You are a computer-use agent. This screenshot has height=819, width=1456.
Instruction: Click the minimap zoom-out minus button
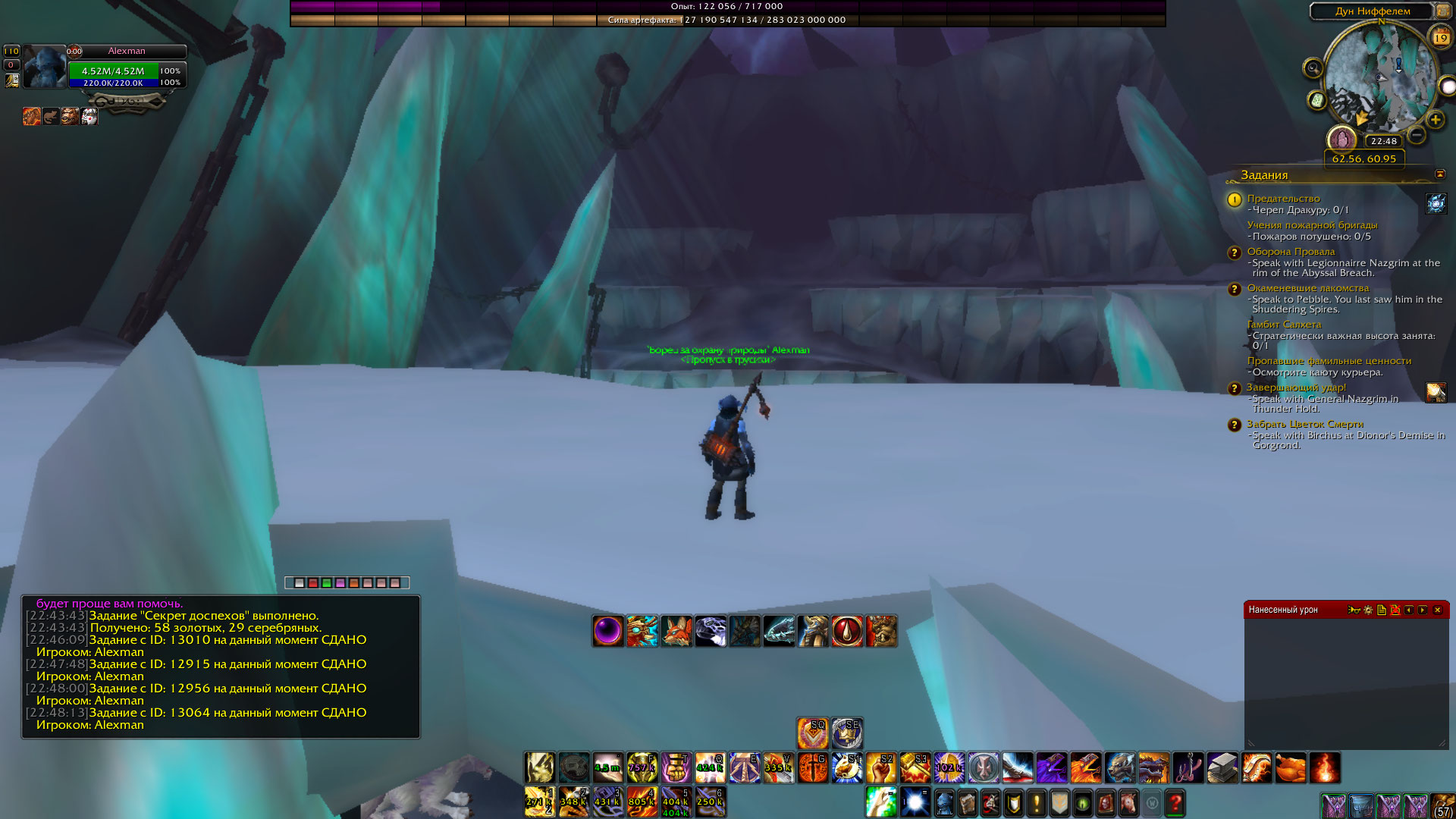click(1416, 136)
